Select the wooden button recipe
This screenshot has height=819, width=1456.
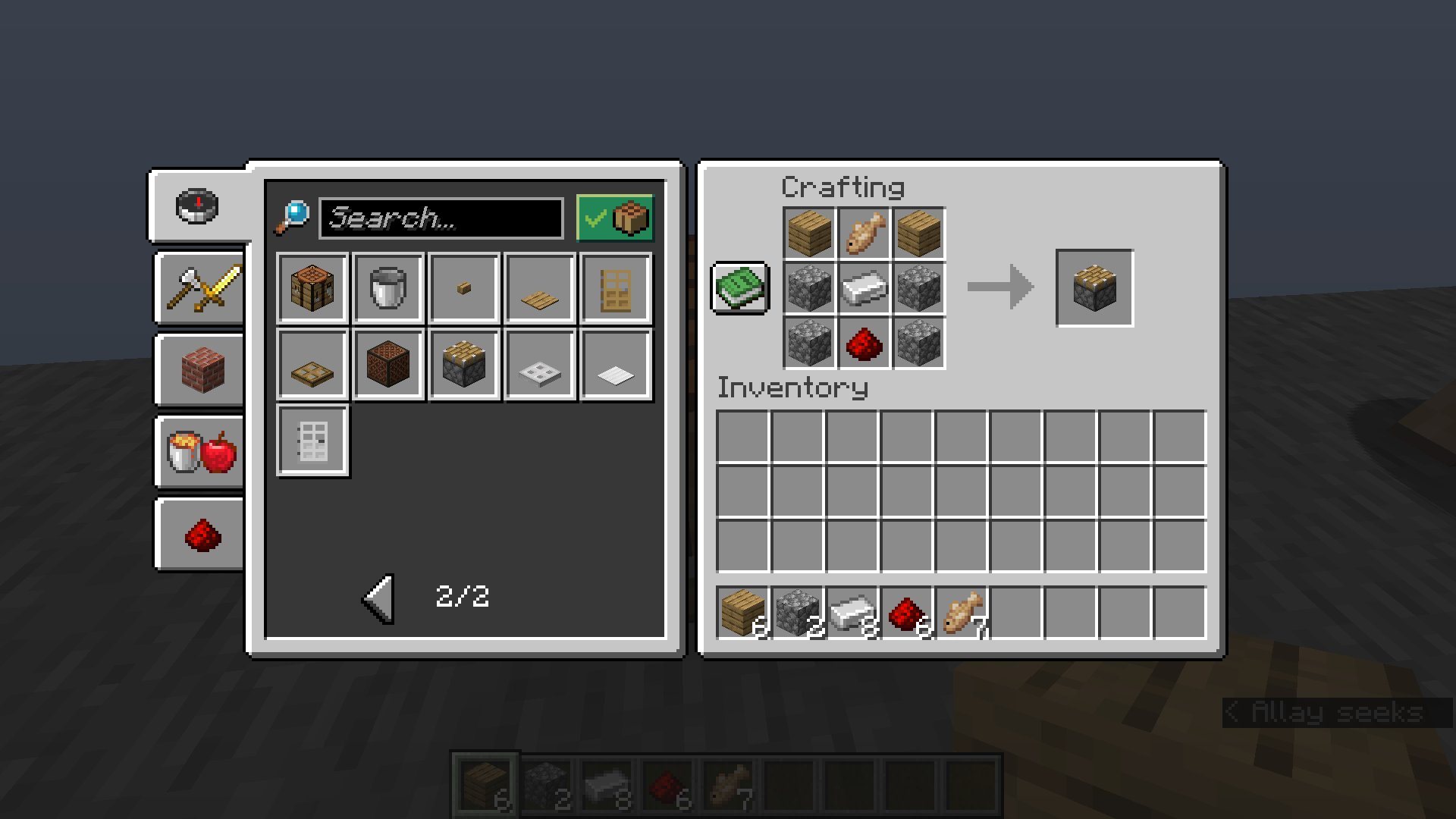463,289
